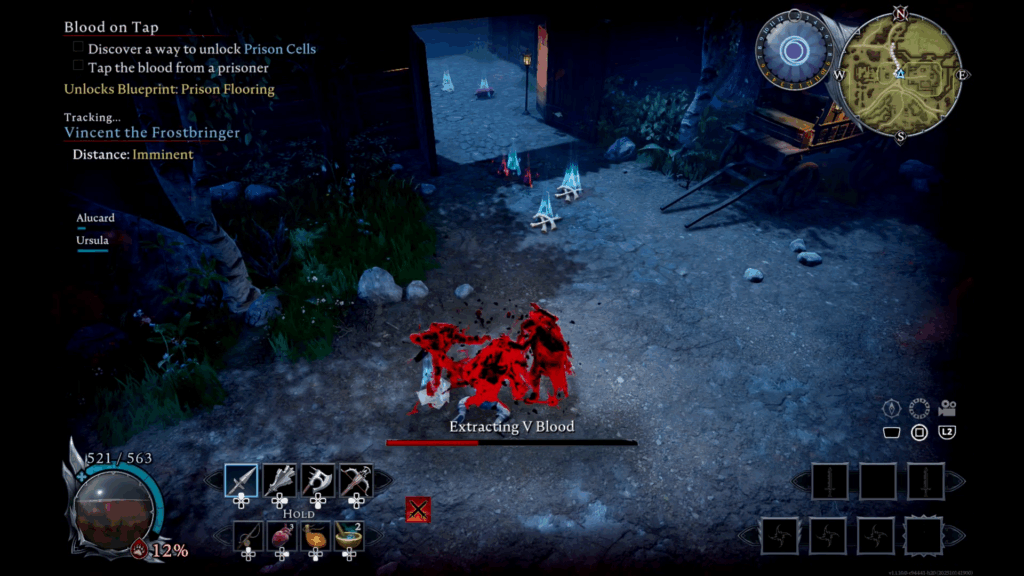Screen dimensions: 1024x576
Task: Select the fishing pole item slot
Action: pos(249,537)
